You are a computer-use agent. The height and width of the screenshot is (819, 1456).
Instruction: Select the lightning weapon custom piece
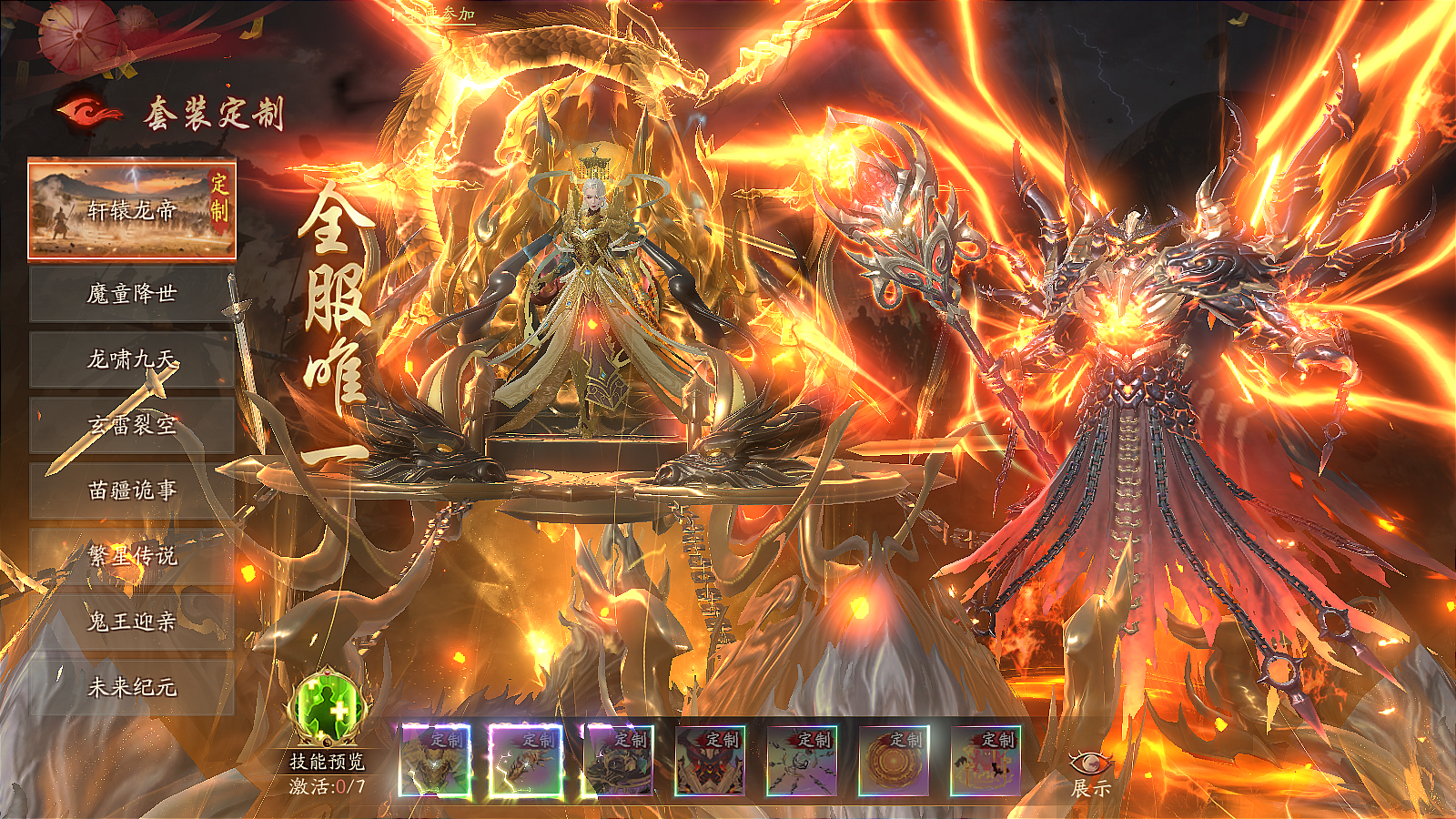[526, 761]
